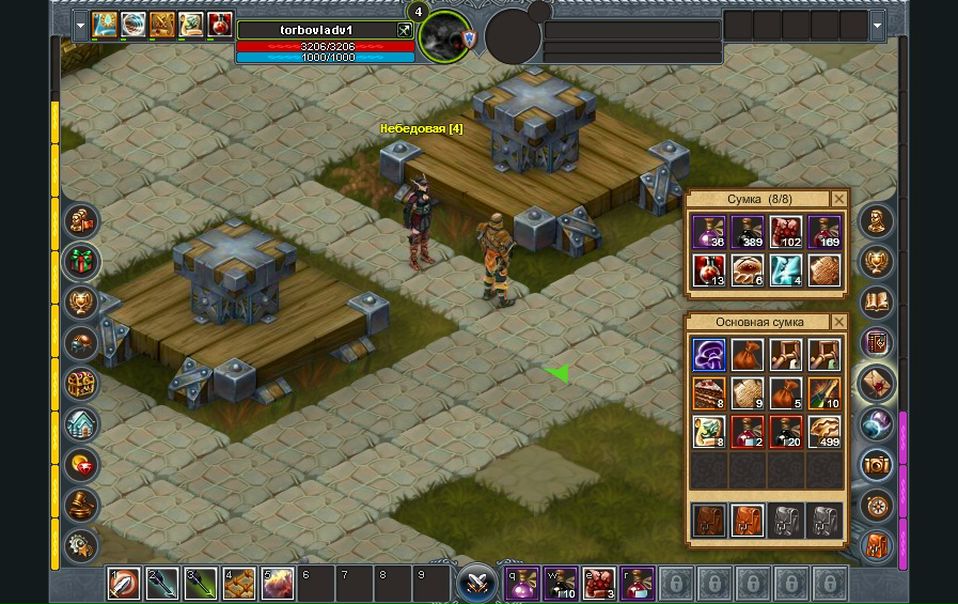Activate the fire explosion skill in slot 5
The height and width of the screenshot is (604, 958).
pyautogui.click(x=278, y=583)
